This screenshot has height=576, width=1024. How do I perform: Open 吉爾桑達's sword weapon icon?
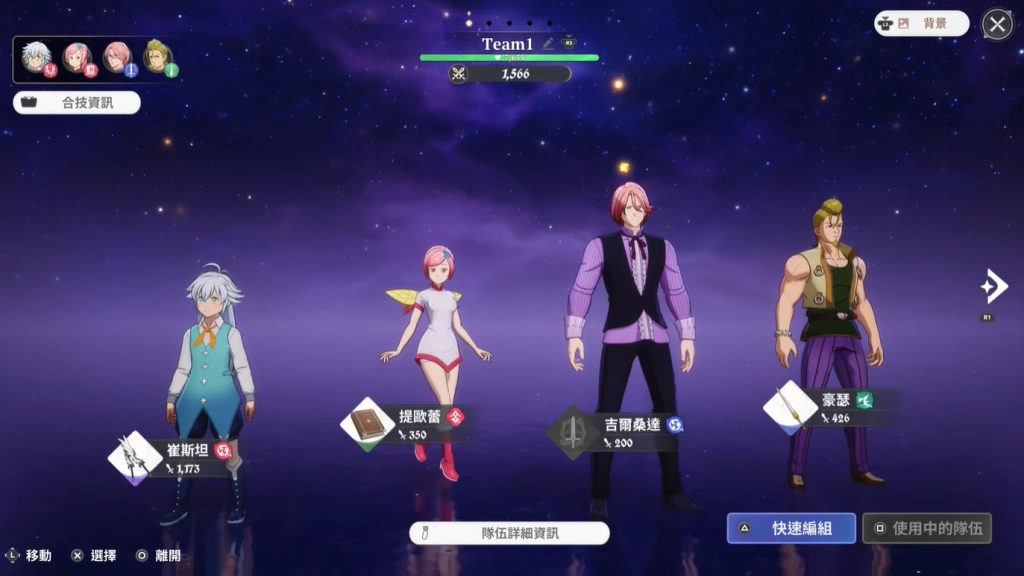tap(573, 432)
